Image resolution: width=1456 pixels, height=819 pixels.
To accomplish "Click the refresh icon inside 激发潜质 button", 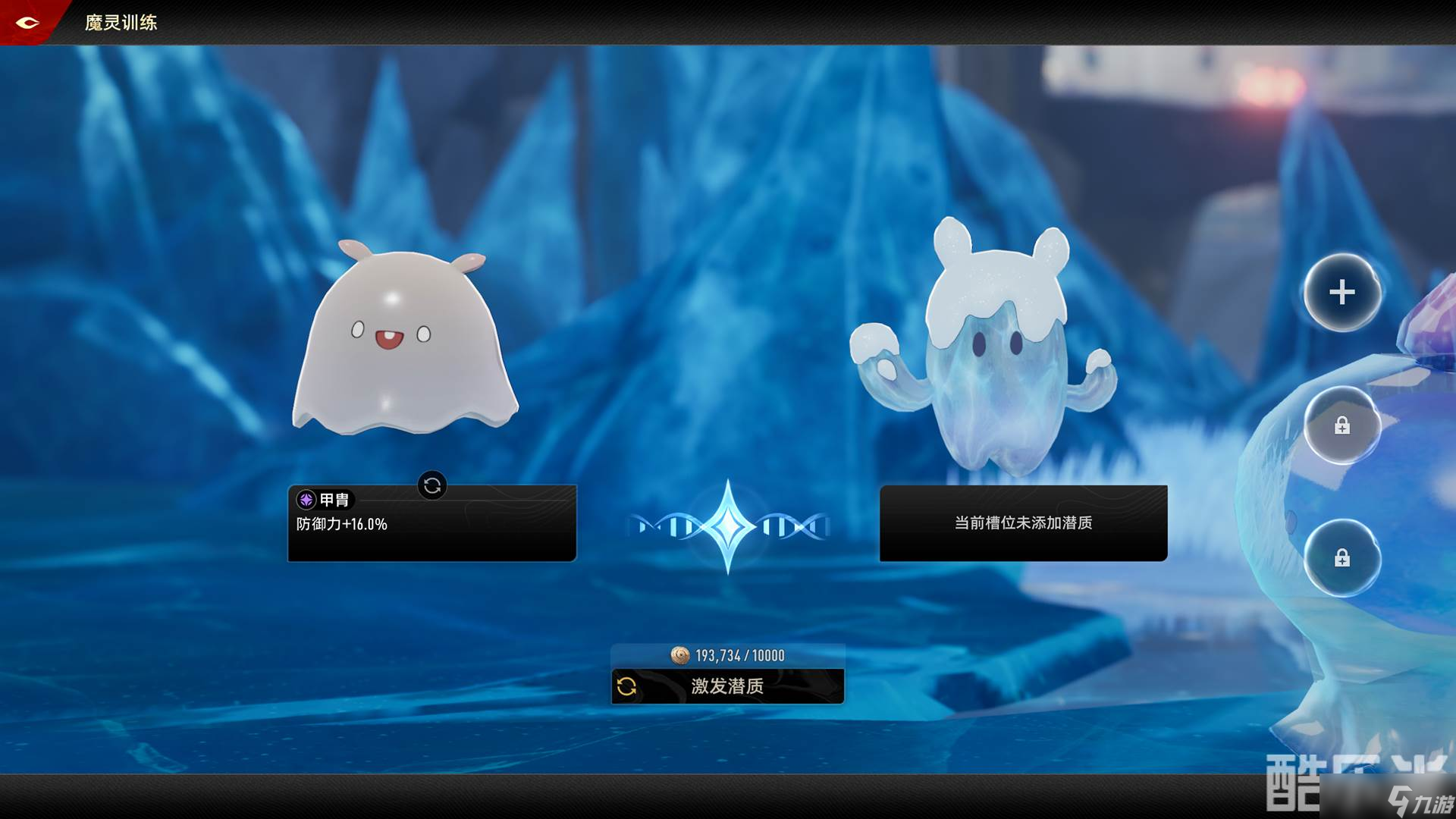I will tap(626, 687).
